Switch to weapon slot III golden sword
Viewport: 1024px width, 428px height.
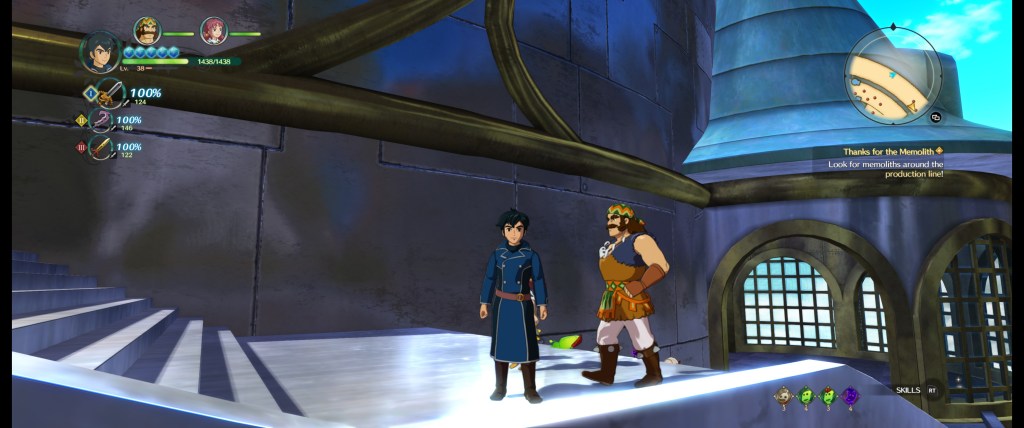pos(101,147)
